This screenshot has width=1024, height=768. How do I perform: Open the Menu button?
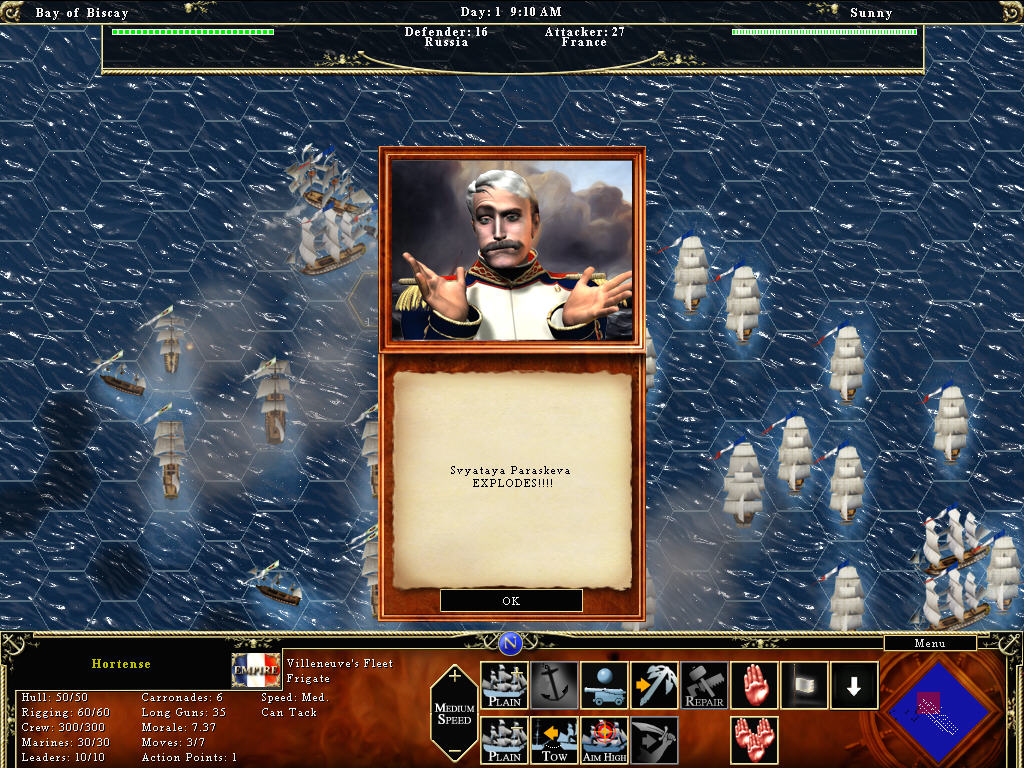pyautogui.click(x=929, y=643)
